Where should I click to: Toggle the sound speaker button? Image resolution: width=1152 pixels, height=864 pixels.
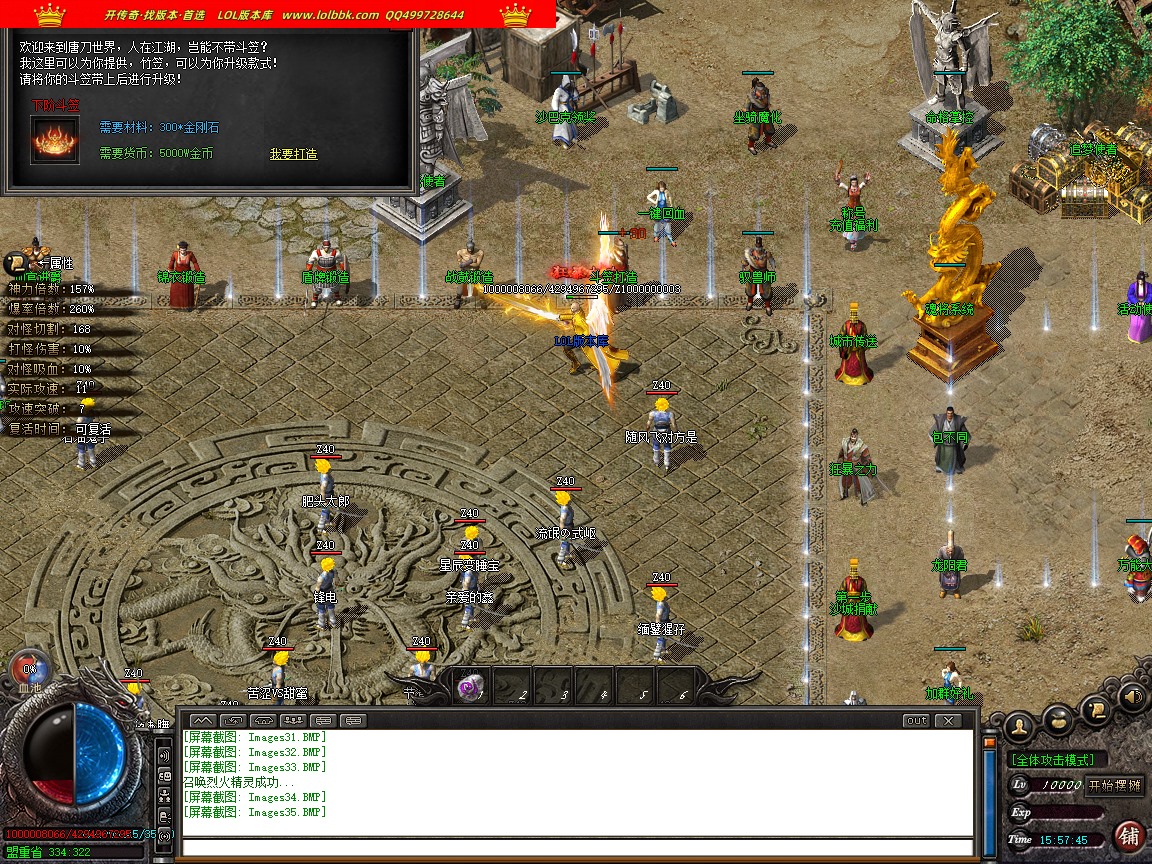pyautogui.click(x=1133, y=696)
